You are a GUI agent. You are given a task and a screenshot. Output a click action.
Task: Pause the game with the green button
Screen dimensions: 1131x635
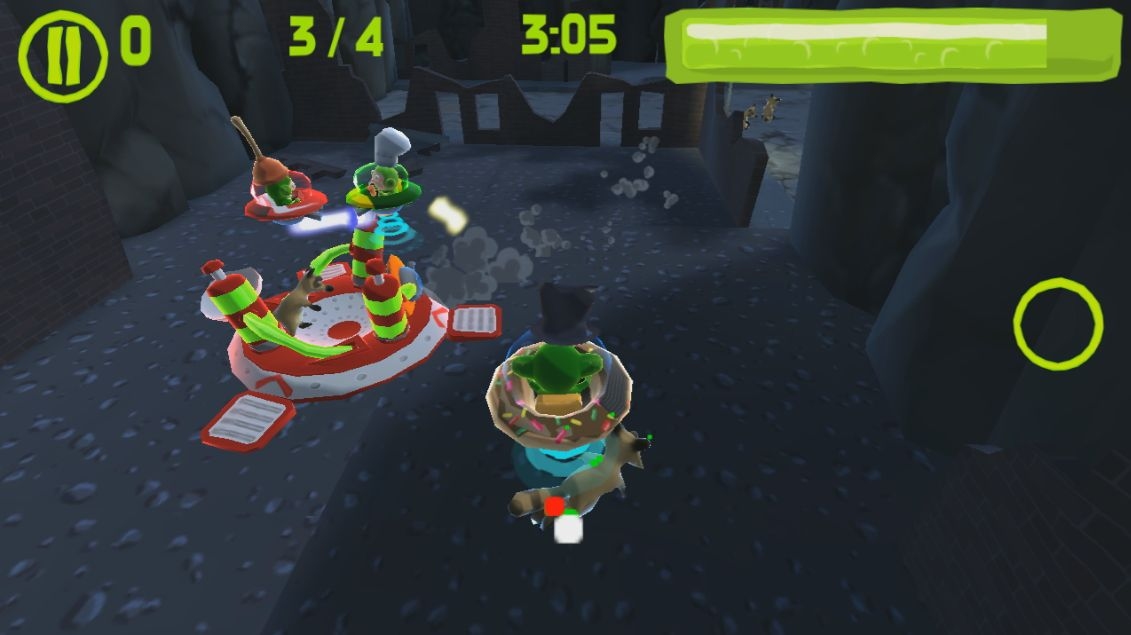click(x=62, y=56)
